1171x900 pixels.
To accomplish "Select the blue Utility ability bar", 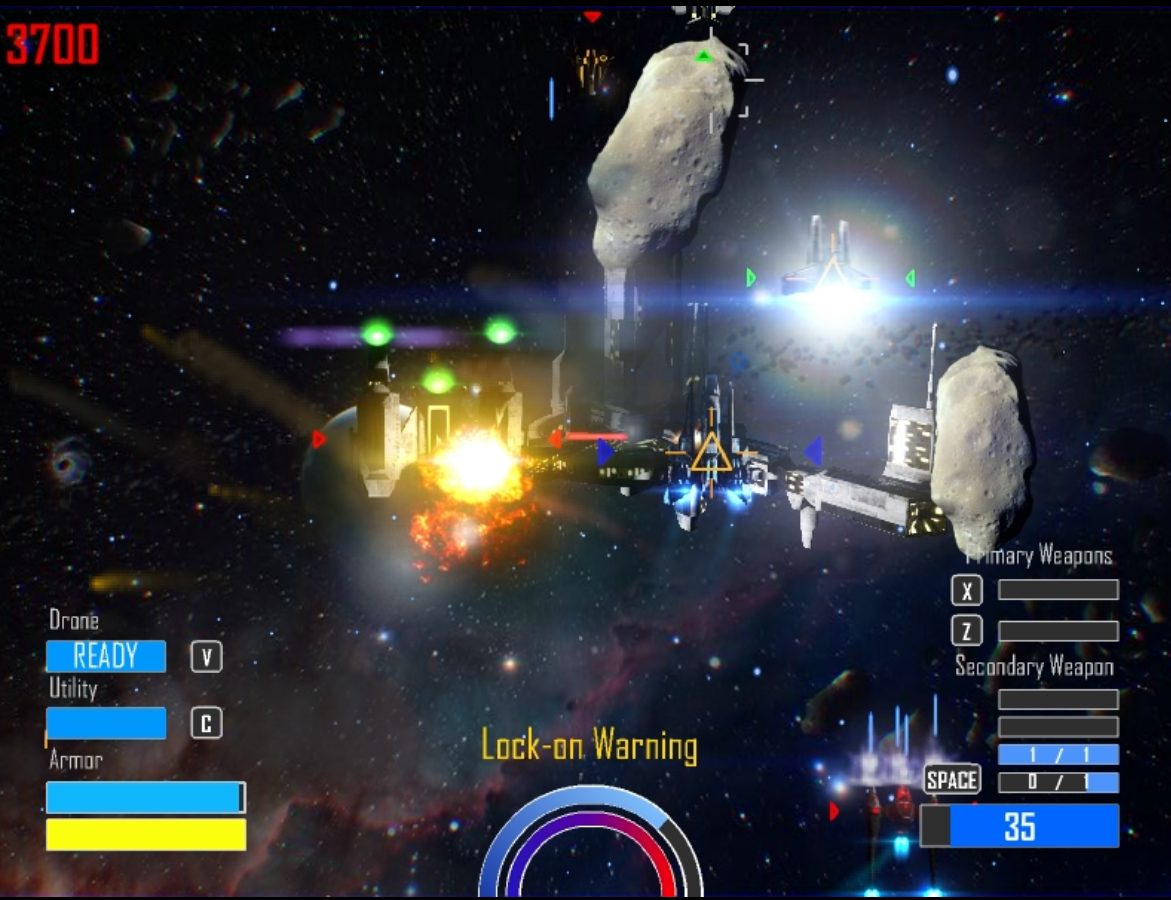I will pyautogui.click(x=106, y=723).
